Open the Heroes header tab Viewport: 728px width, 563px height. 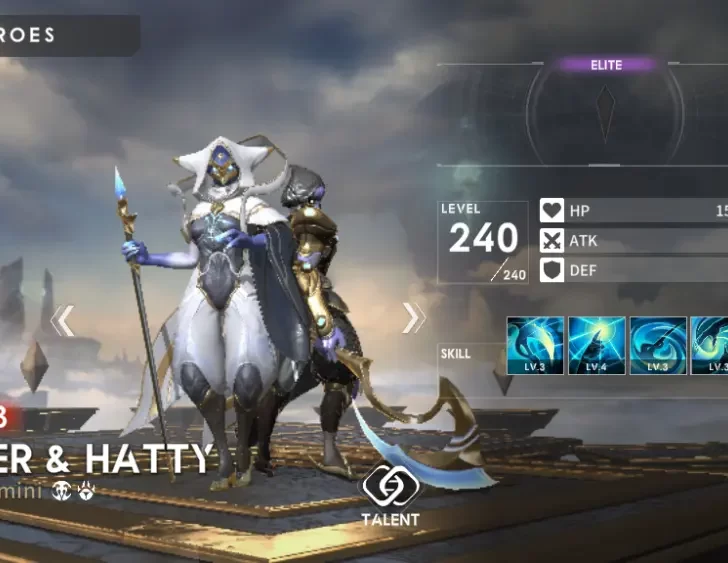click(60, 36)
